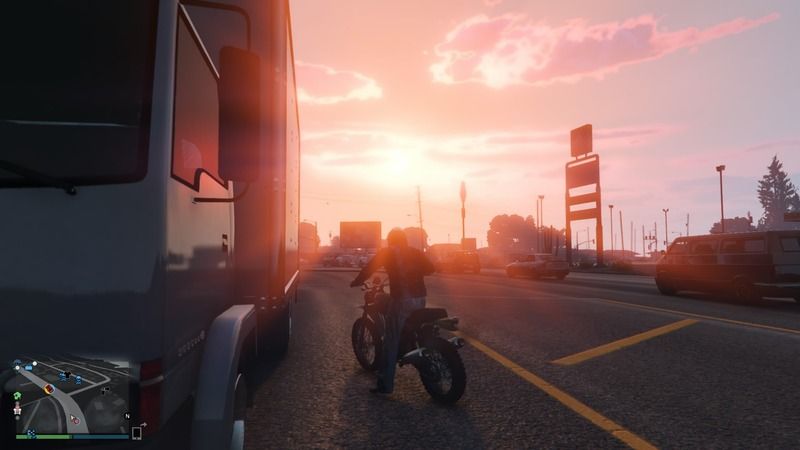
Task: Click the black t-shirt clothing store blip
Action: pyautogui.click(x=67, y=374)
